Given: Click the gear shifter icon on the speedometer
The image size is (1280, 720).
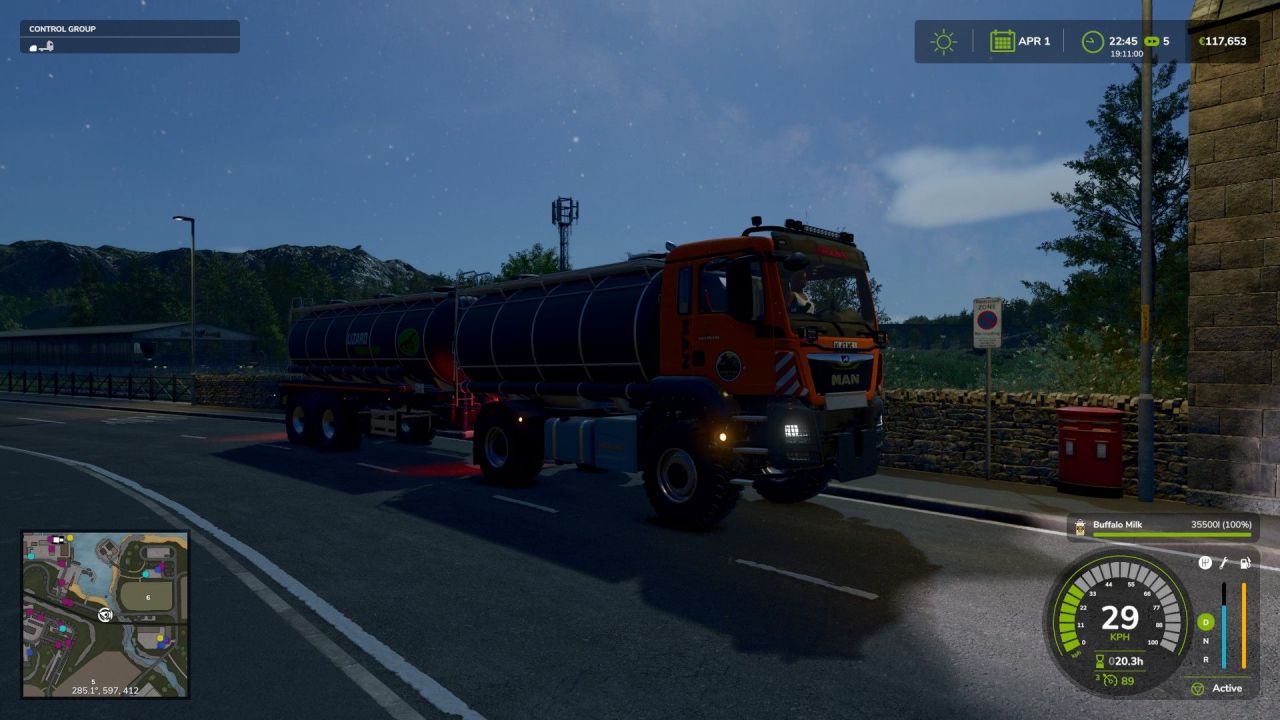Looking at the screenshot, I should (x=1204, y=563).
